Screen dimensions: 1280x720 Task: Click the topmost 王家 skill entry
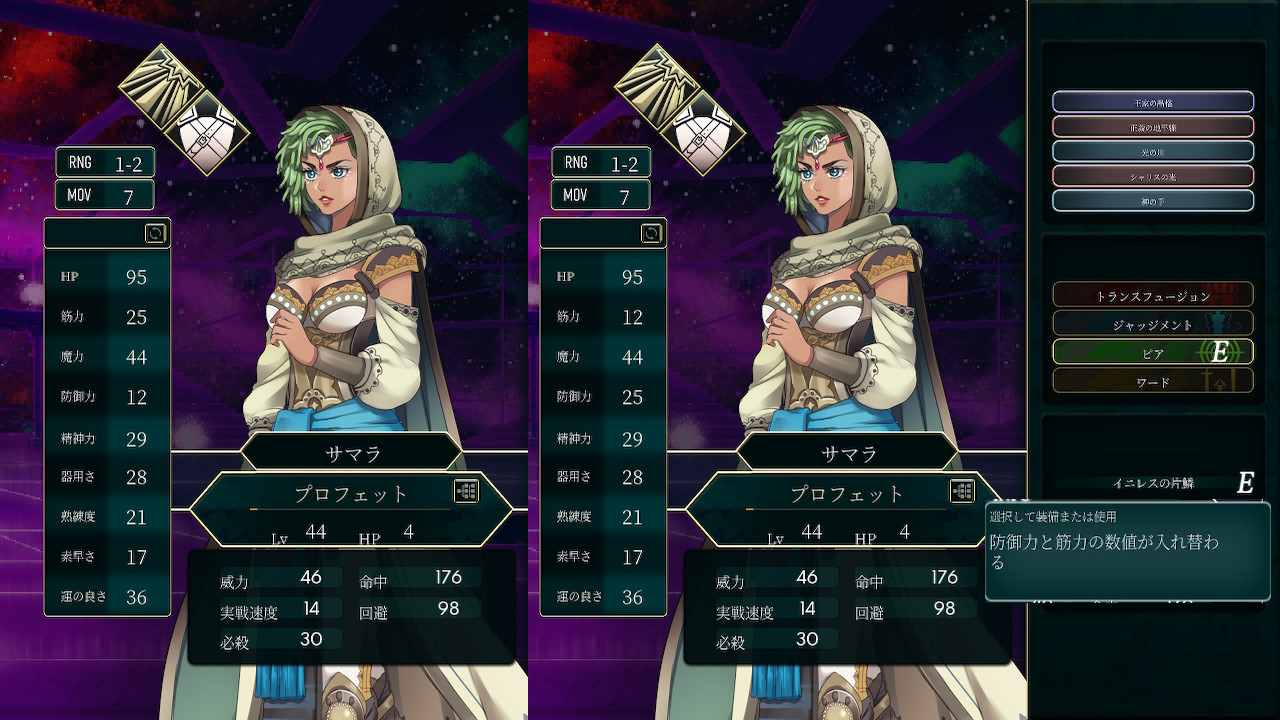1152,102
